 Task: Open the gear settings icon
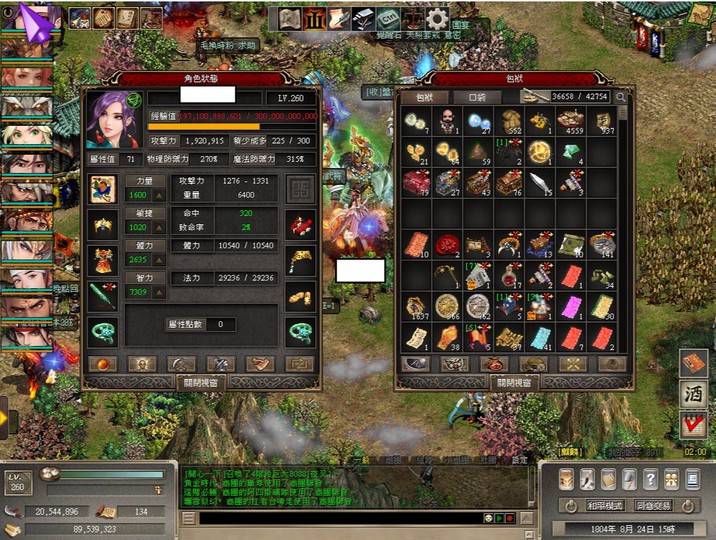436,18
